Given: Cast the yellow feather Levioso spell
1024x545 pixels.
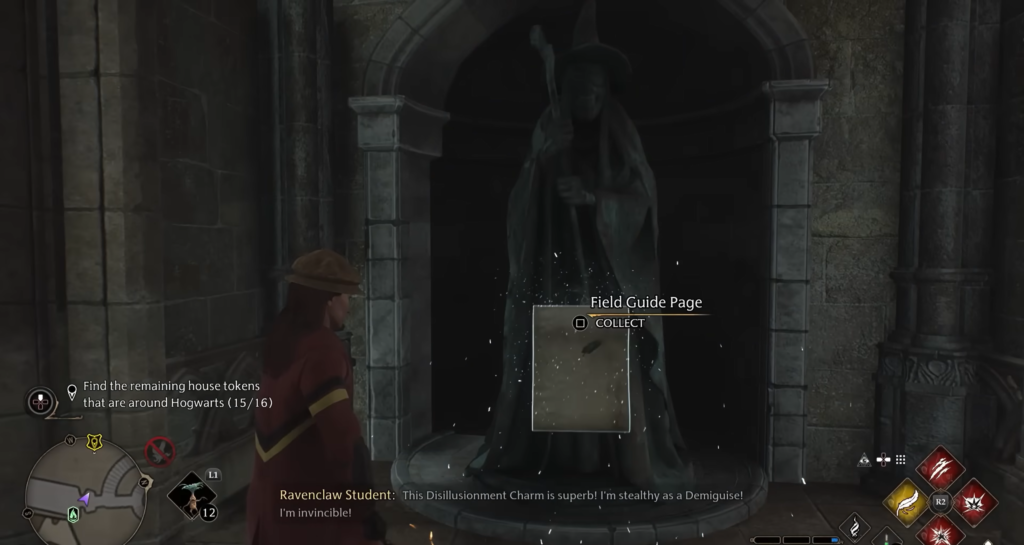Looking at the screenshot, I should point(907,501).
